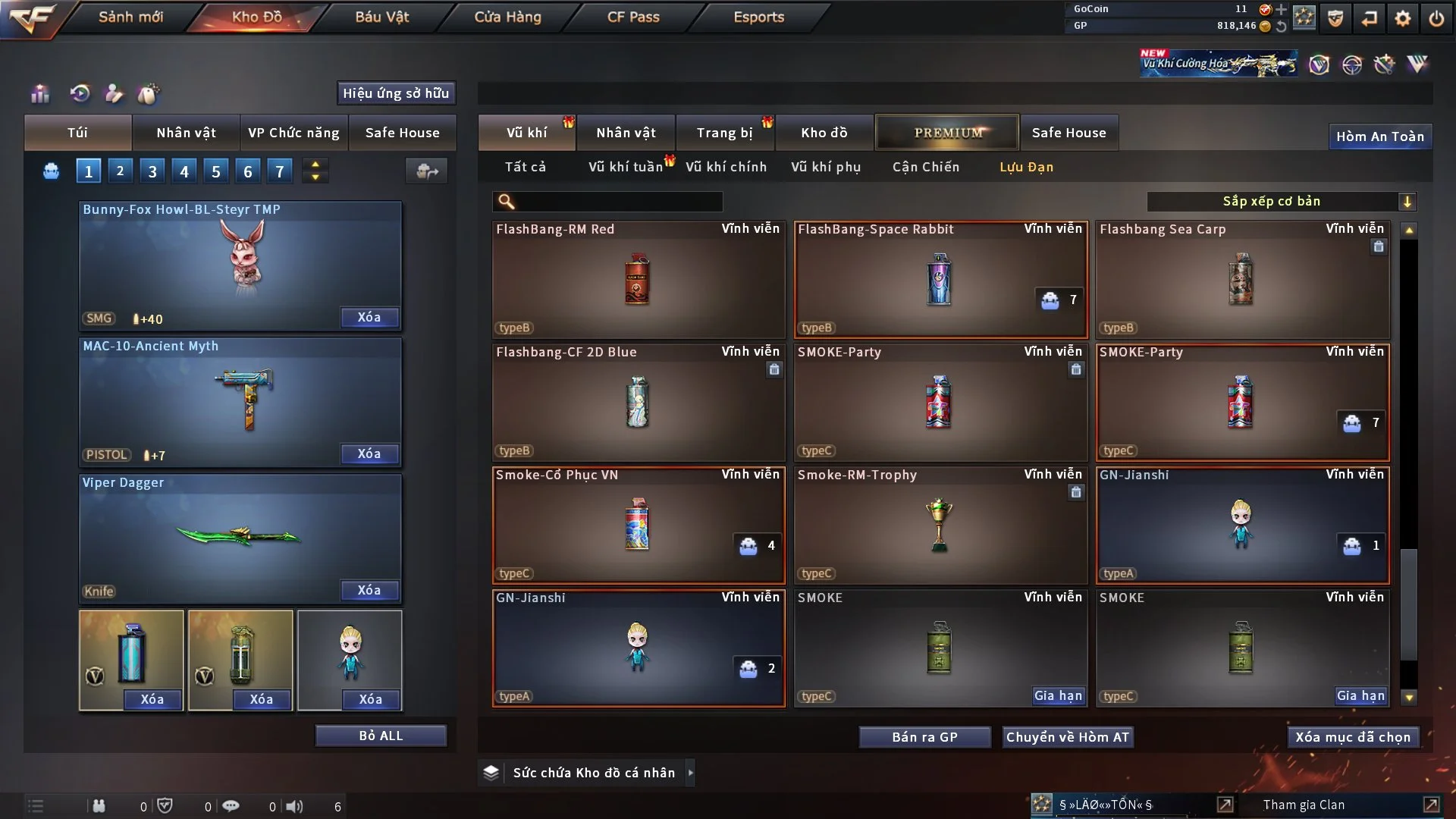1456x819 pixels.
Task: Choose the Smoke-RM-Trophy item
Action: [x=940, y=525]
